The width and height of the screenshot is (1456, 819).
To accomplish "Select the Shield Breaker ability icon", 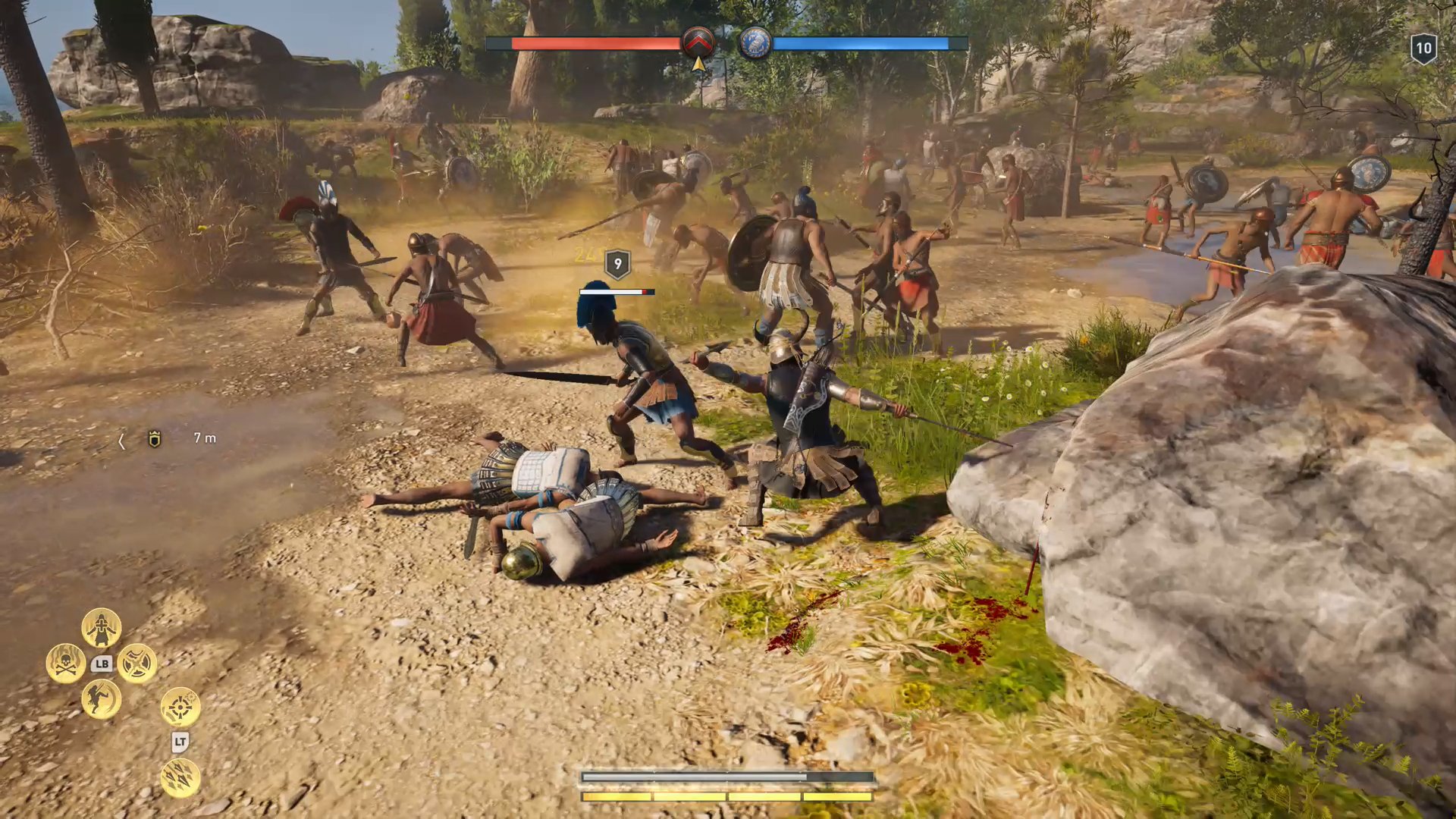I will (x=137, y=664).
